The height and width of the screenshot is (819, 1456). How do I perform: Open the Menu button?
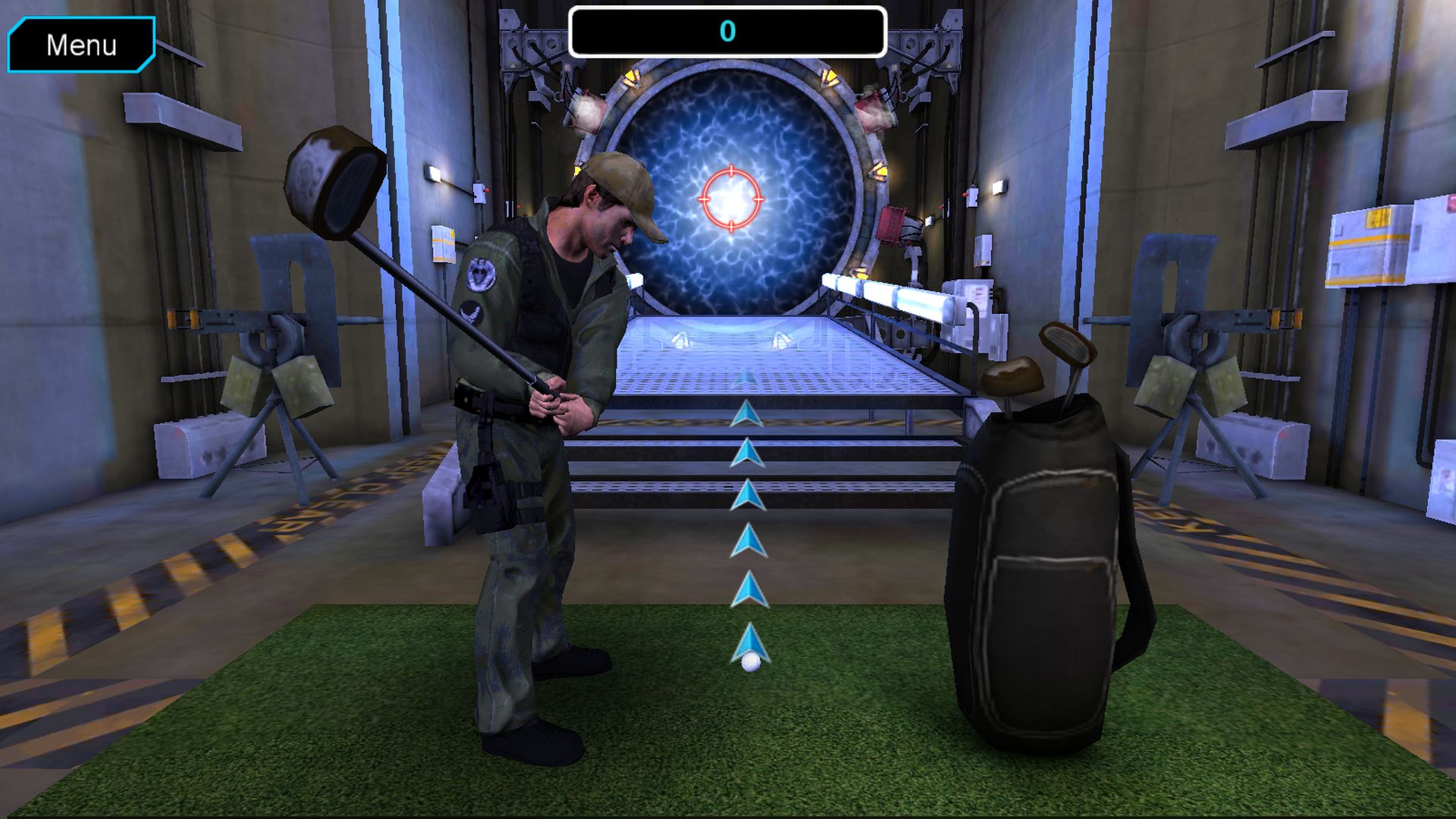tap(81, 45)
